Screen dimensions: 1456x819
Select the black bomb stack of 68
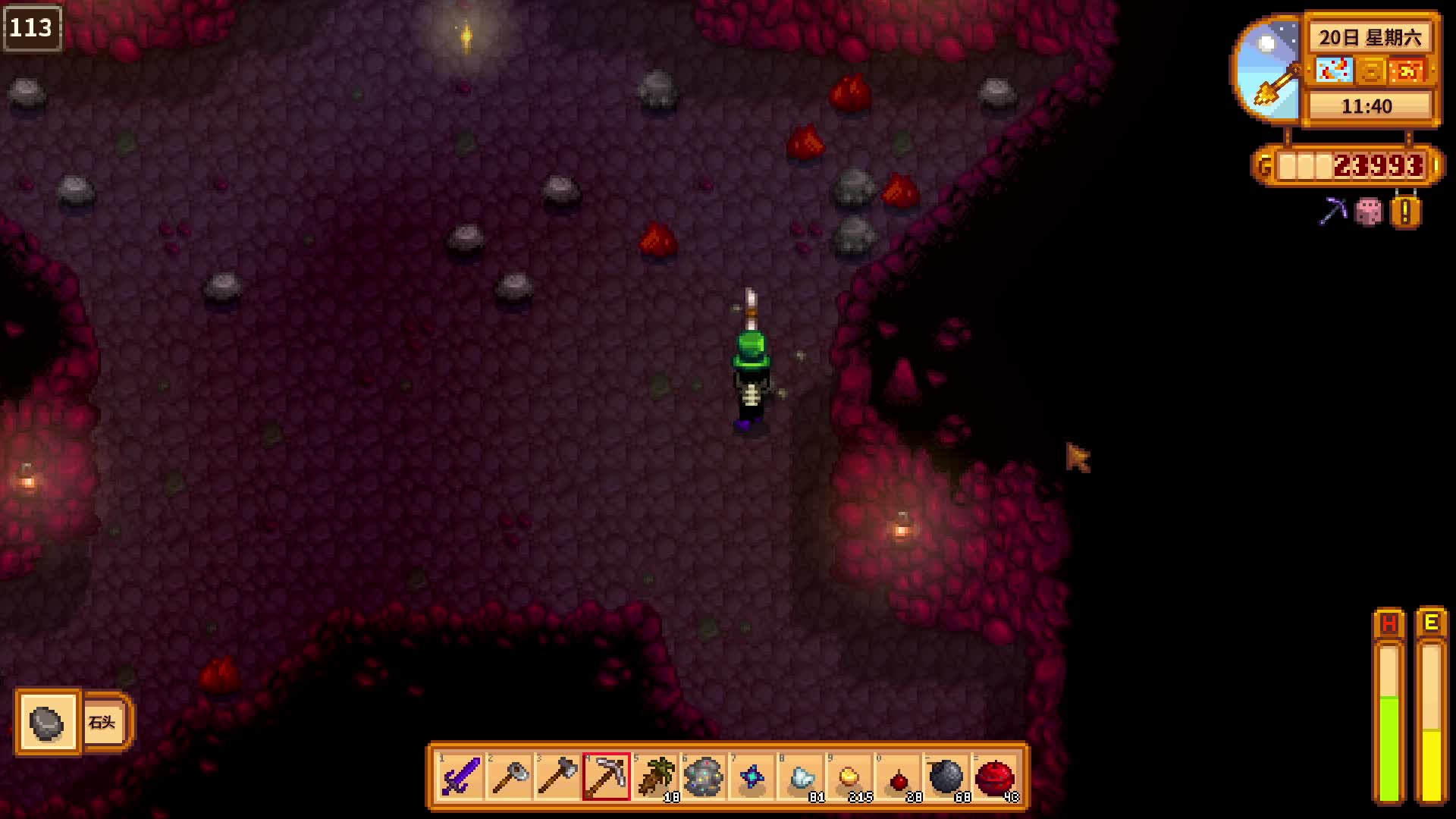(x=946, y=777)
